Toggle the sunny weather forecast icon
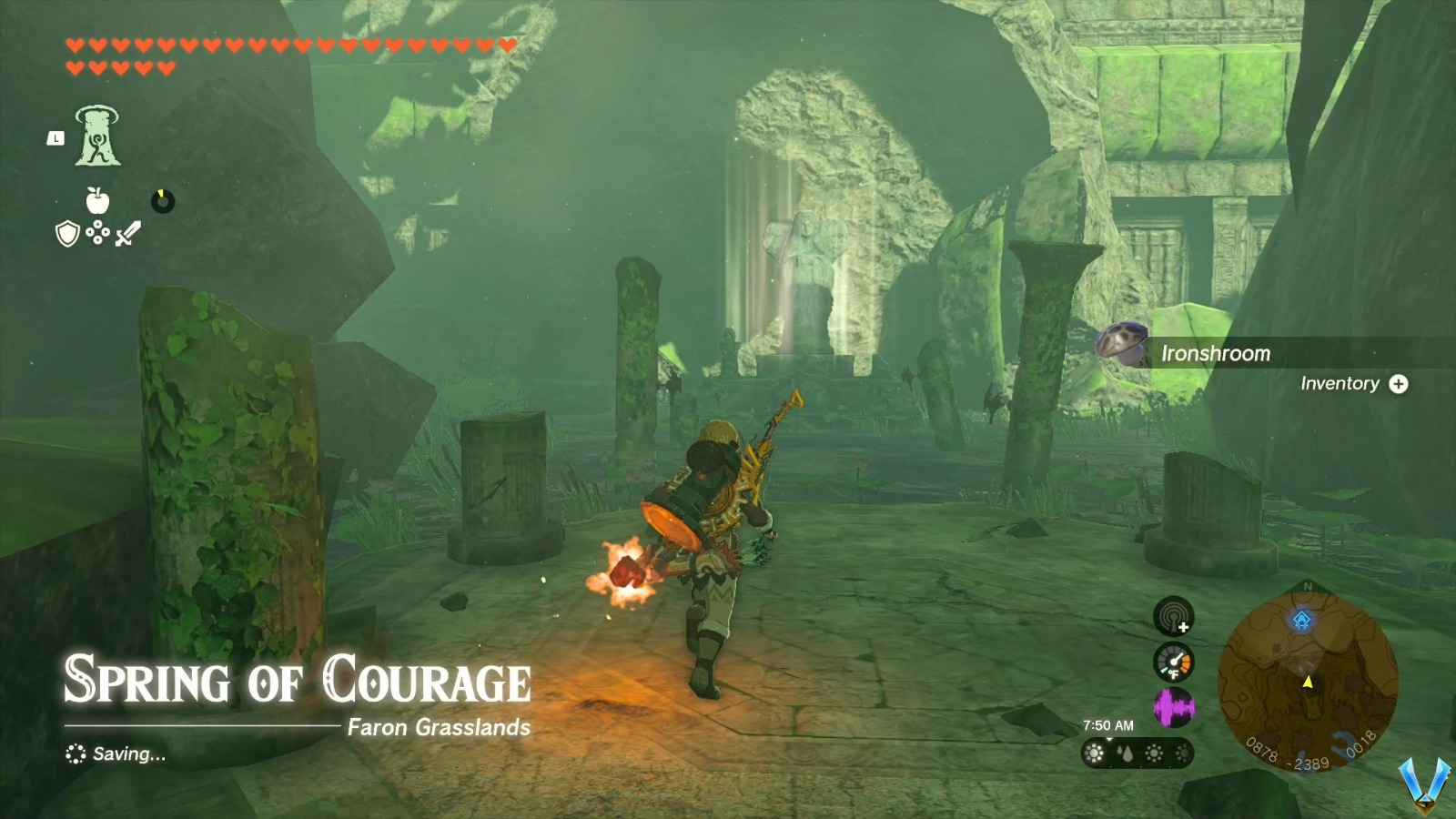The height and width of the screenshot is (819, 1456). (1095, 753)
